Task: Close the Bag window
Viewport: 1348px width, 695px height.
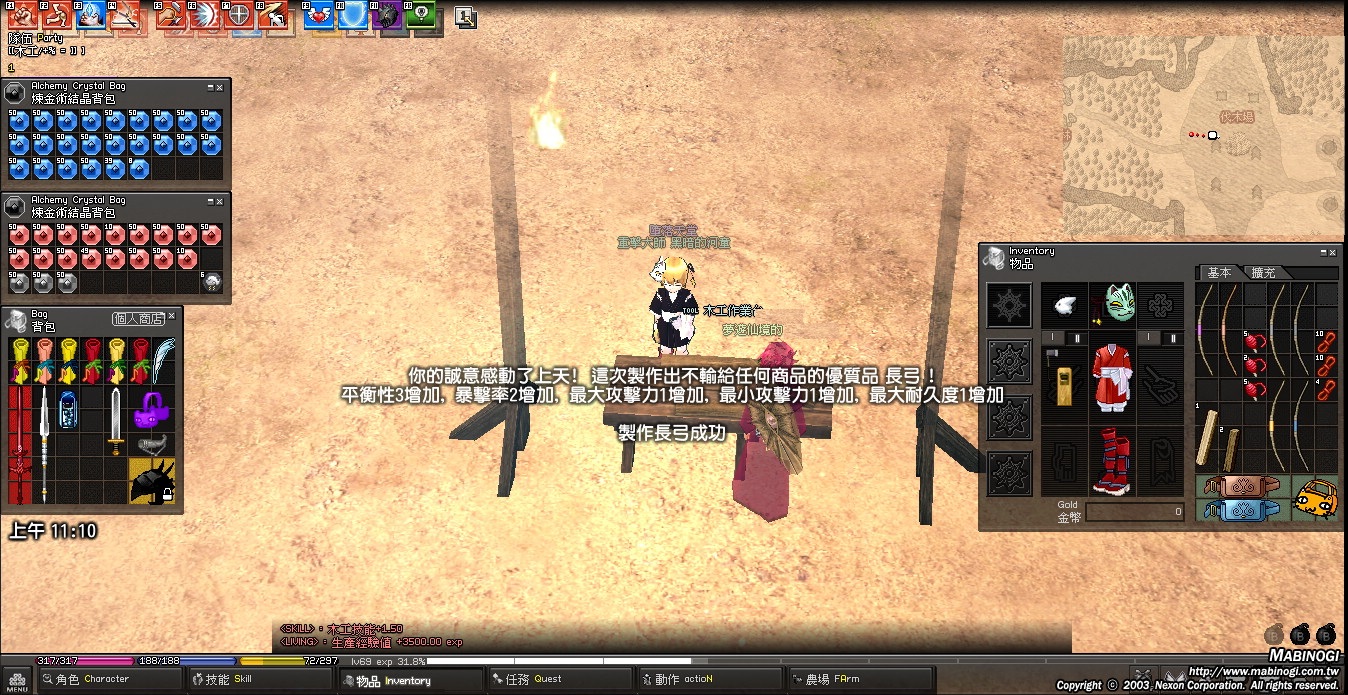Action: coord(171,316)
